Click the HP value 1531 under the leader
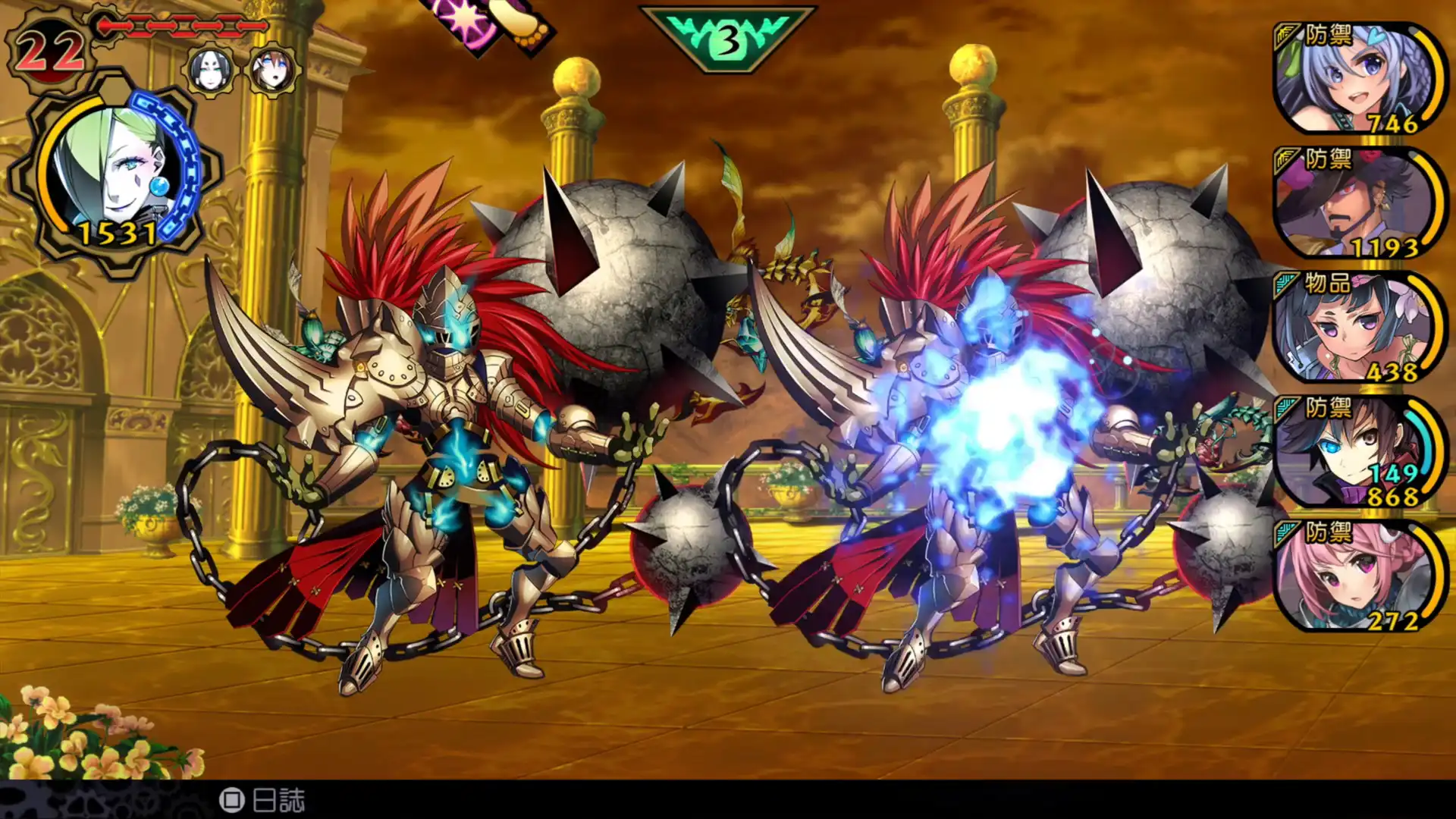1456x819 pixels. tap(120, 235)
